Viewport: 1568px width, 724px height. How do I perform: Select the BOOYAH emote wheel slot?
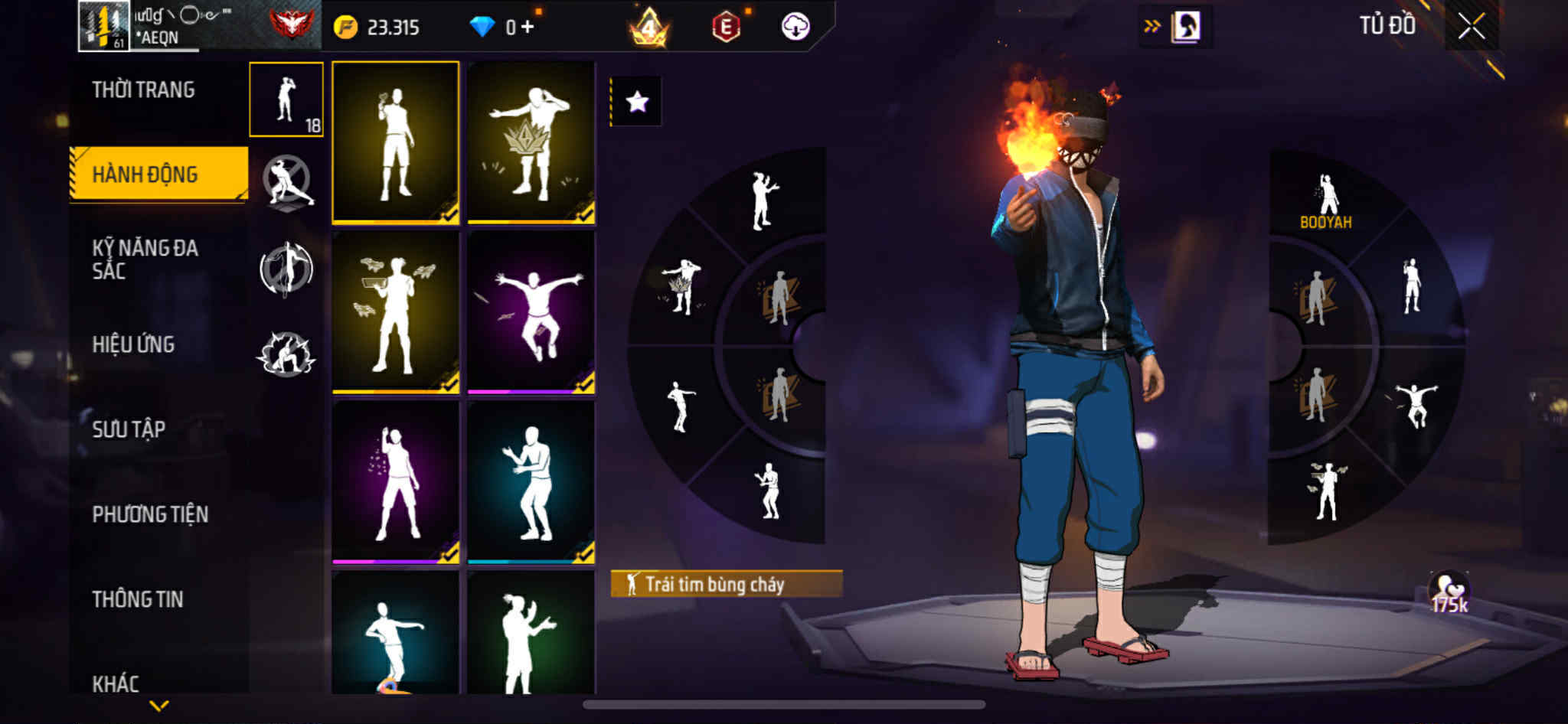click(1326, 202)
